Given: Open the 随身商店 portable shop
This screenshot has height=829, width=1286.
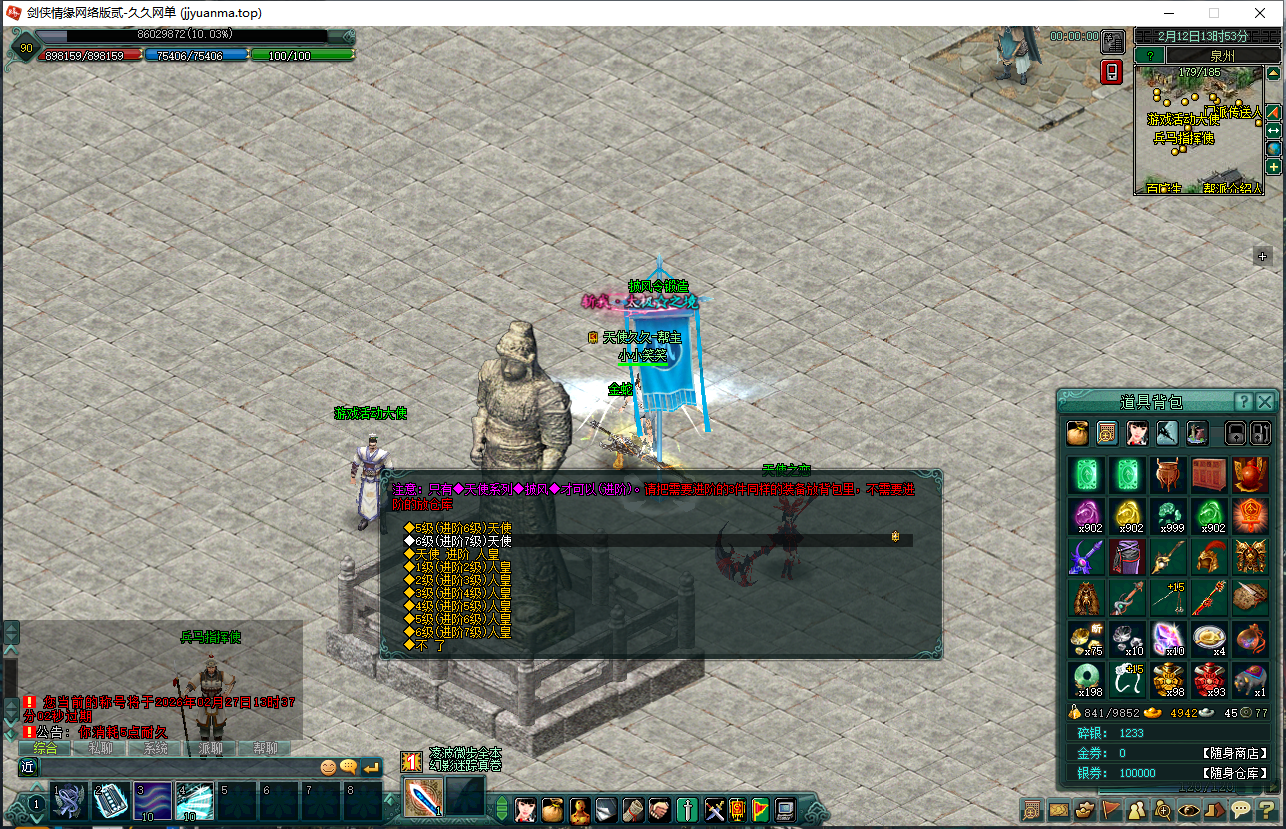Looking at the screenshot, I should (1234, 753).
